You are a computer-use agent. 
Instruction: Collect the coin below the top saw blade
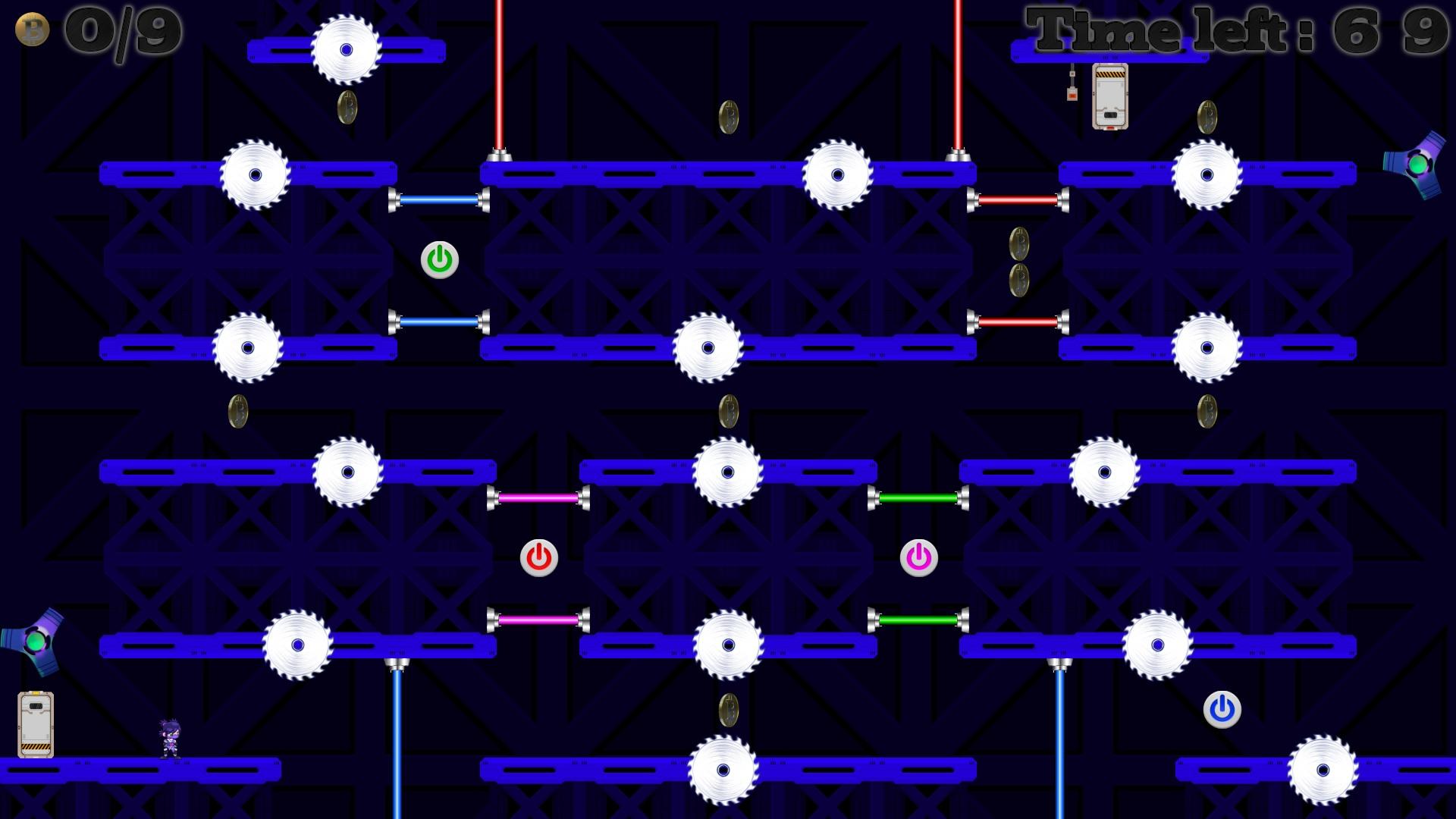click(x=347, y=107)
